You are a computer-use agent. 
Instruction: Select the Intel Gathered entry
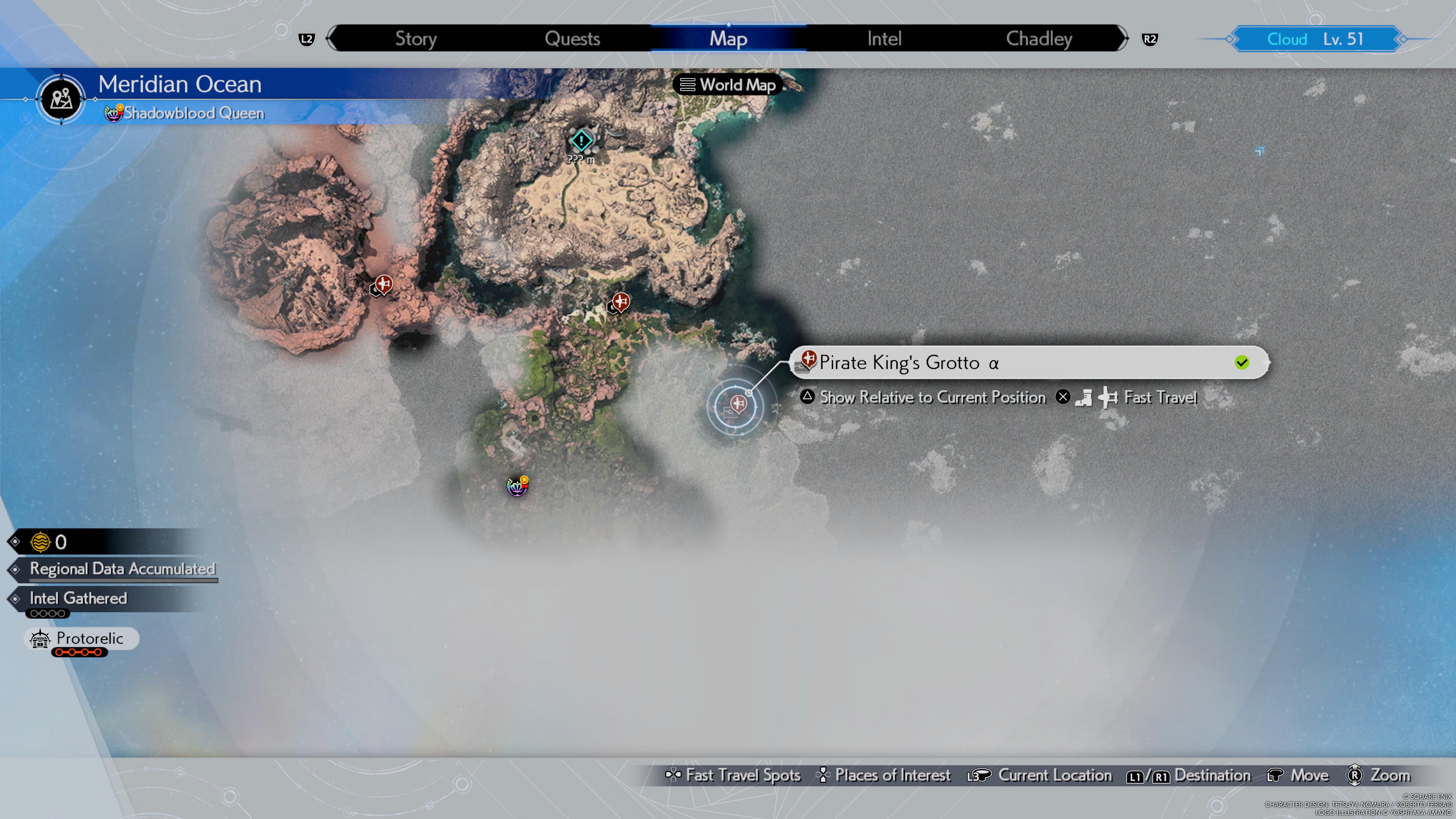coord(78,598)
